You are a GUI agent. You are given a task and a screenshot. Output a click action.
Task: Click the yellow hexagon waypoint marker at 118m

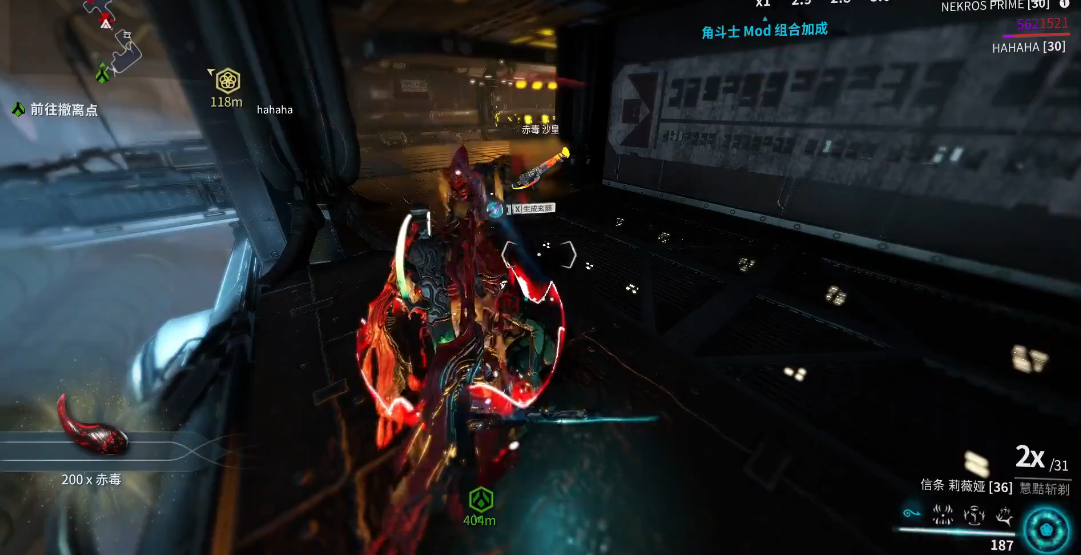point(227,81)
